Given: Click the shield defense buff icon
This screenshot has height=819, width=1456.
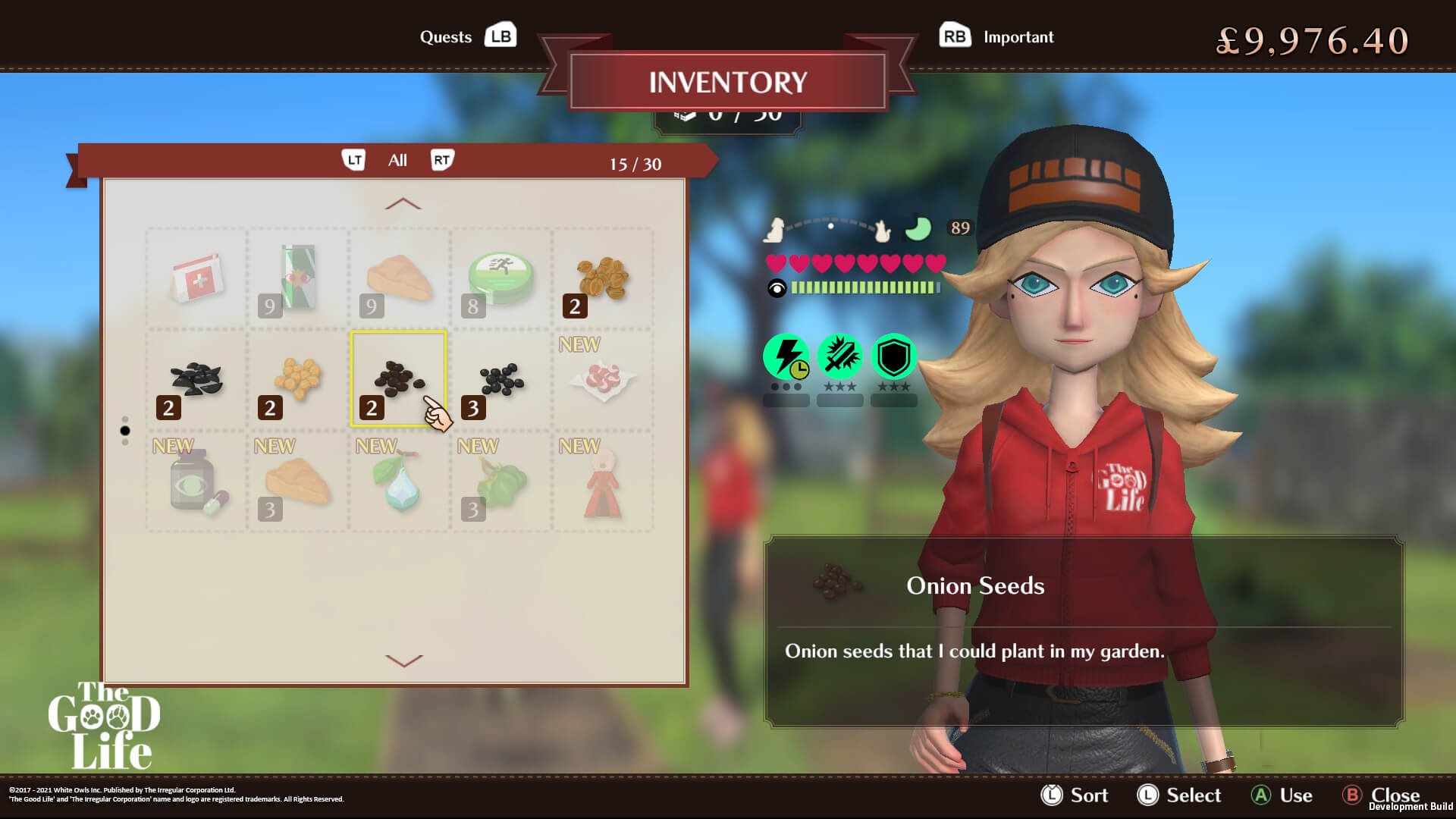Looking at the screenshot, I should (893, 356).
